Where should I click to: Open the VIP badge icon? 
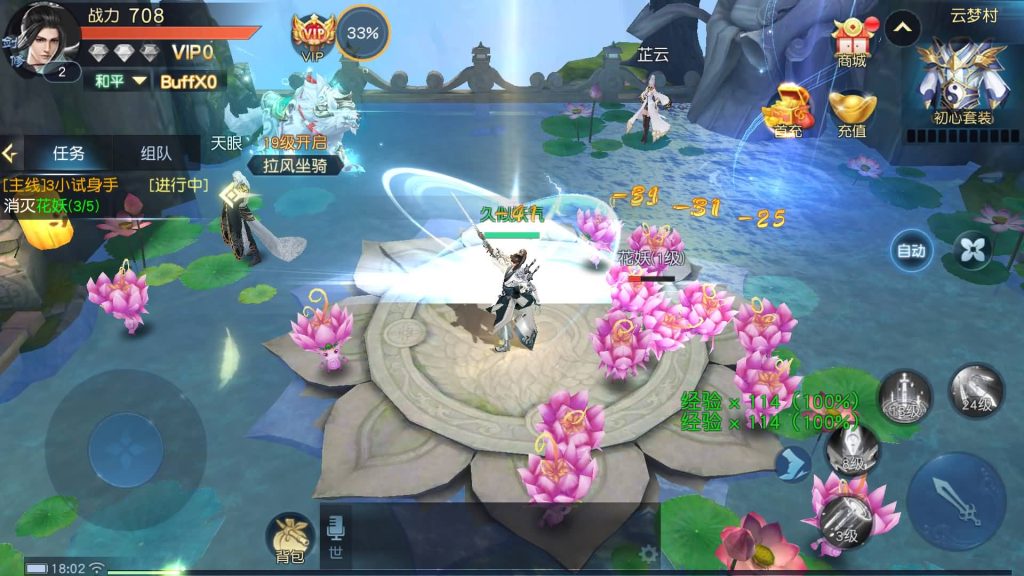coord(312,37)
